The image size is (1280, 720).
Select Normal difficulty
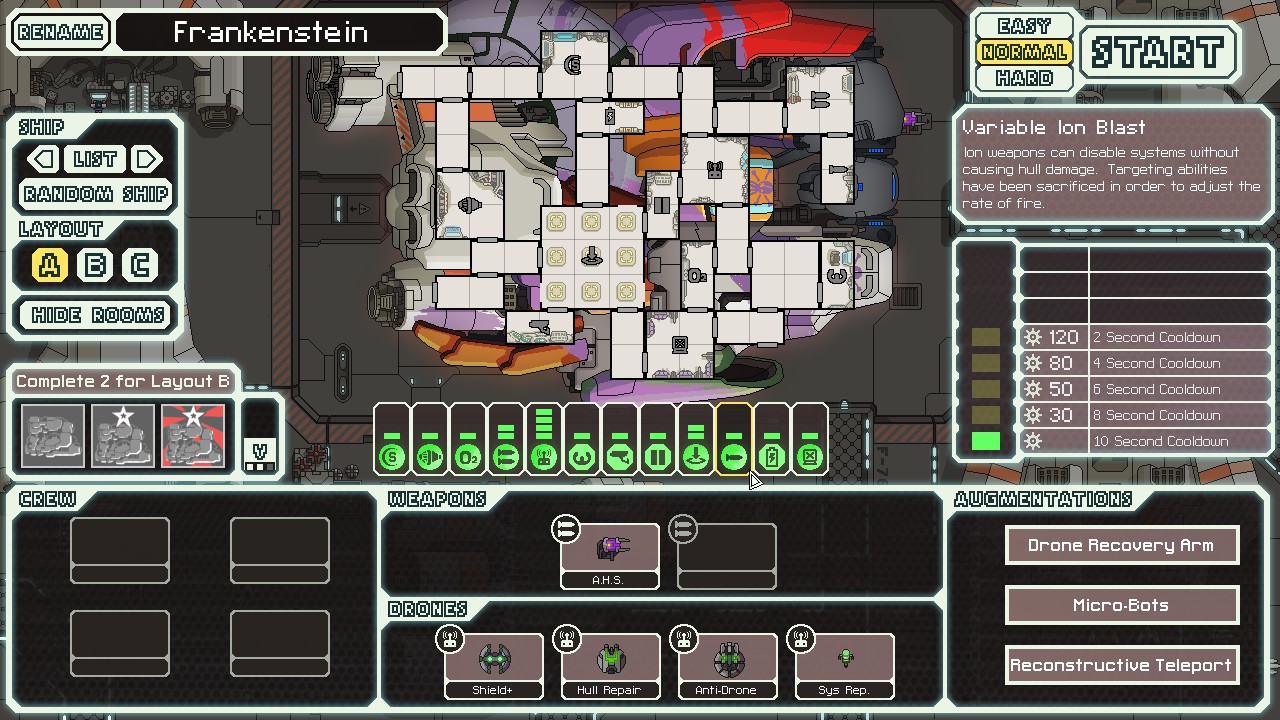(x=1024, y=52)
